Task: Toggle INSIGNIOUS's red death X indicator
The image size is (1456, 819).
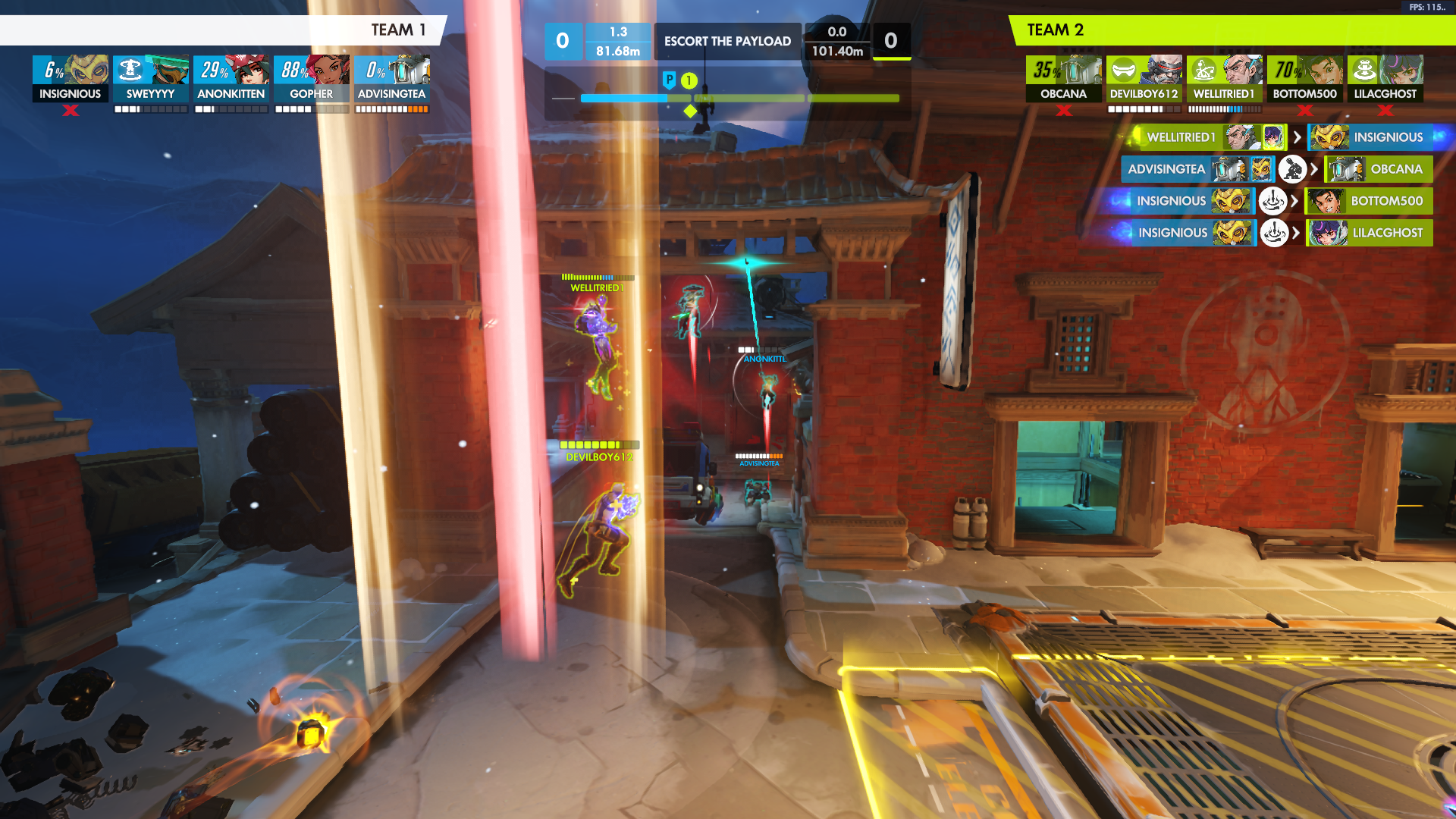Action: (71, 110)
